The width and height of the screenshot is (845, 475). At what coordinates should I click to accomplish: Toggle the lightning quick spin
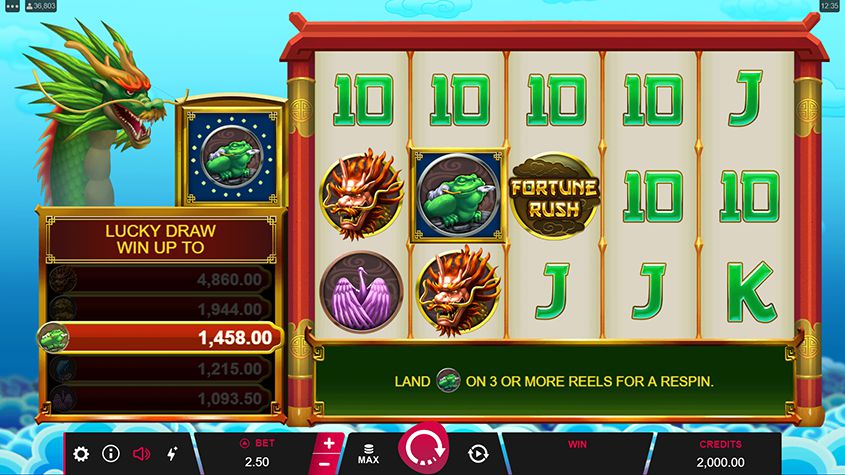point(171,454)
